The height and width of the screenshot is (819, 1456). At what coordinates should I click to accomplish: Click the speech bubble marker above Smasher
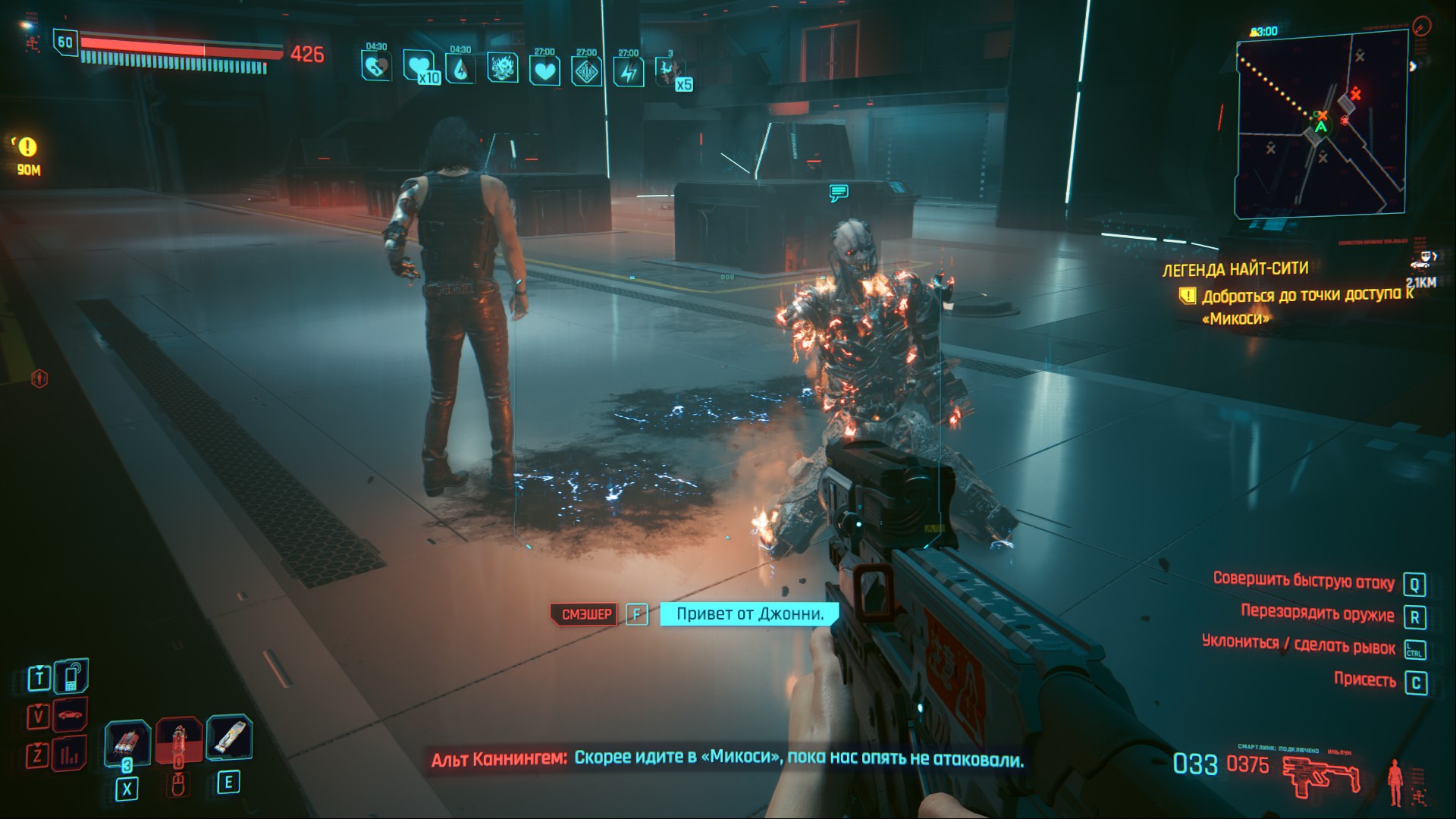tap(838, 193)
